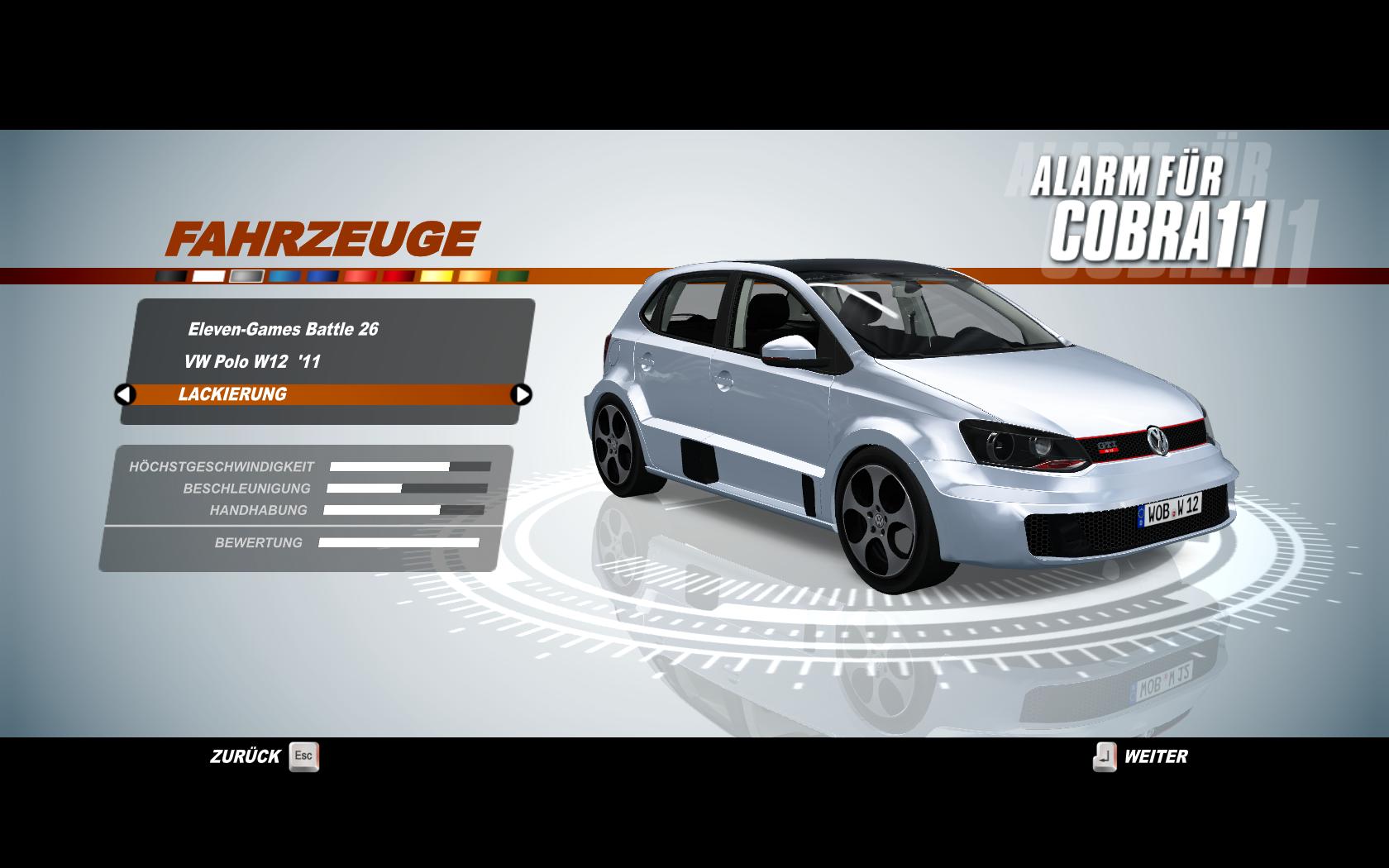Viewport: 1389px width, 868px height.
Task: Click the left arrow beside Lackierung
Action: [x=125, y=394]
